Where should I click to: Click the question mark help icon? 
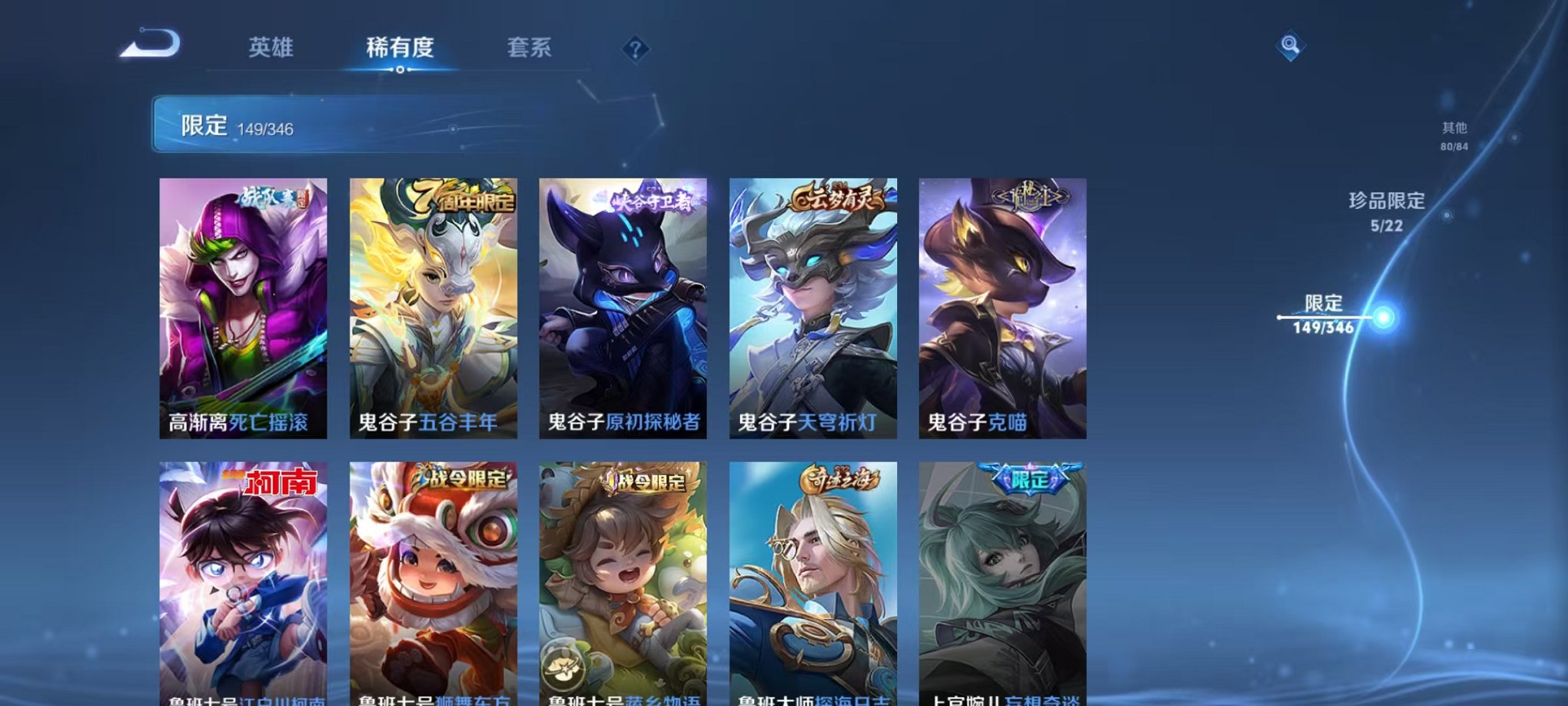tap(635, 49)
